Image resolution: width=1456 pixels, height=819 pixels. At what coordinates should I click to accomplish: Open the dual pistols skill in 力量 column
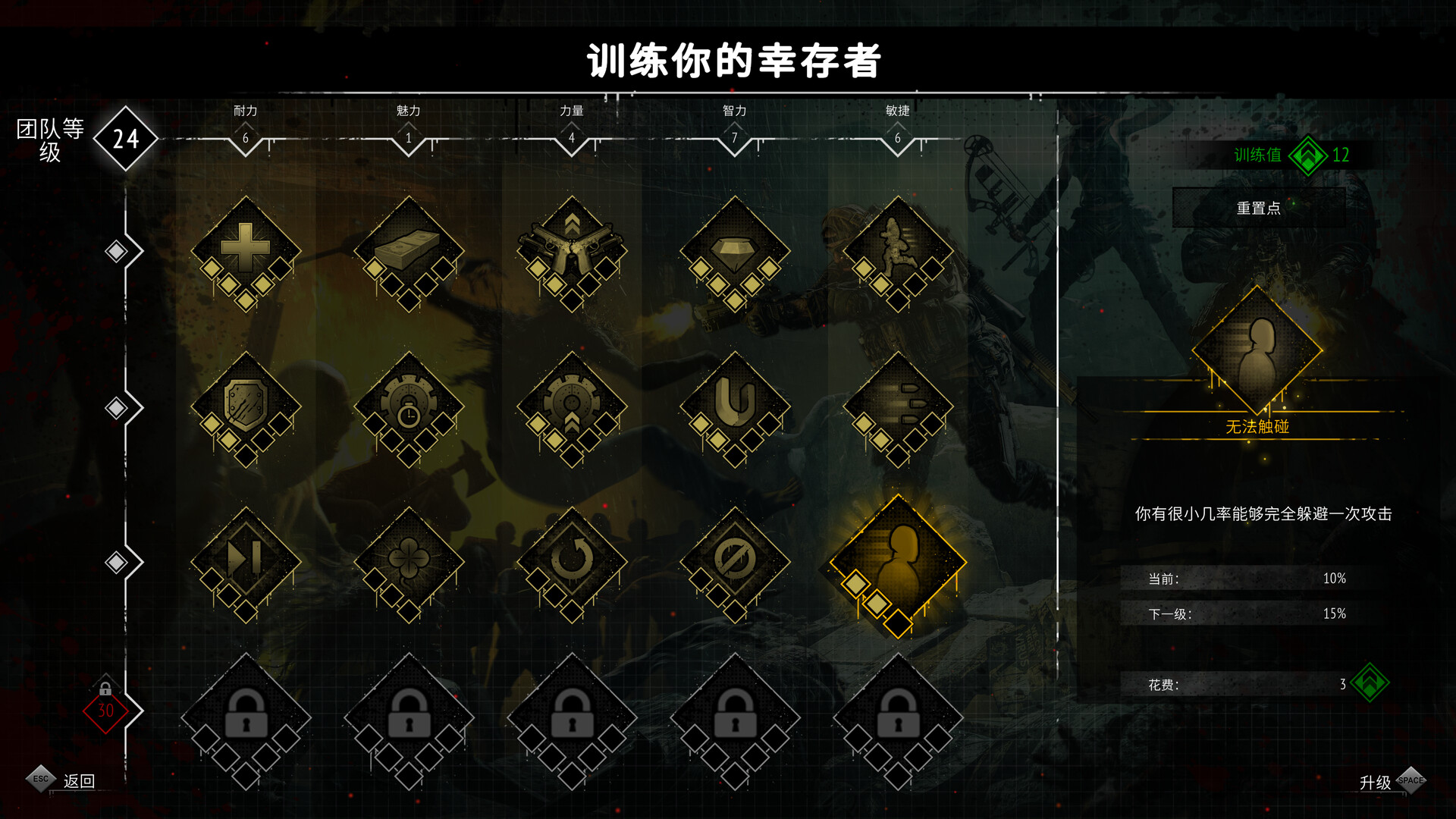(x=573, y=245)
